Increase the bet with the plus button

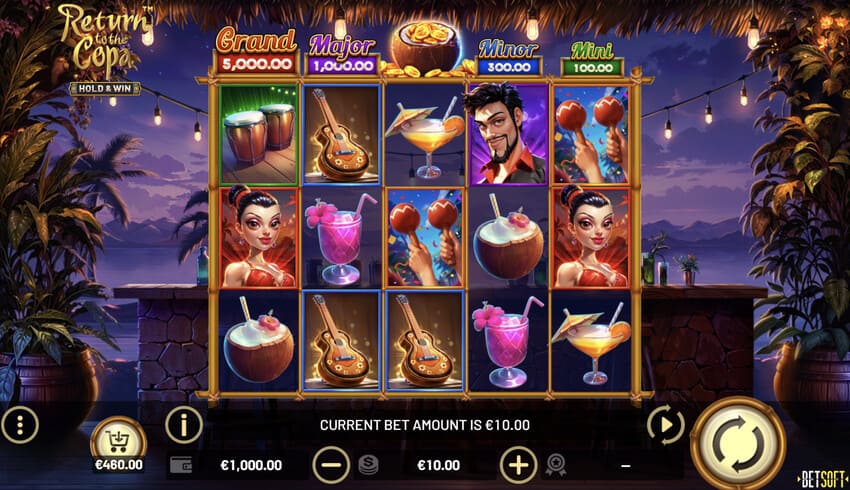pos(518,465)
